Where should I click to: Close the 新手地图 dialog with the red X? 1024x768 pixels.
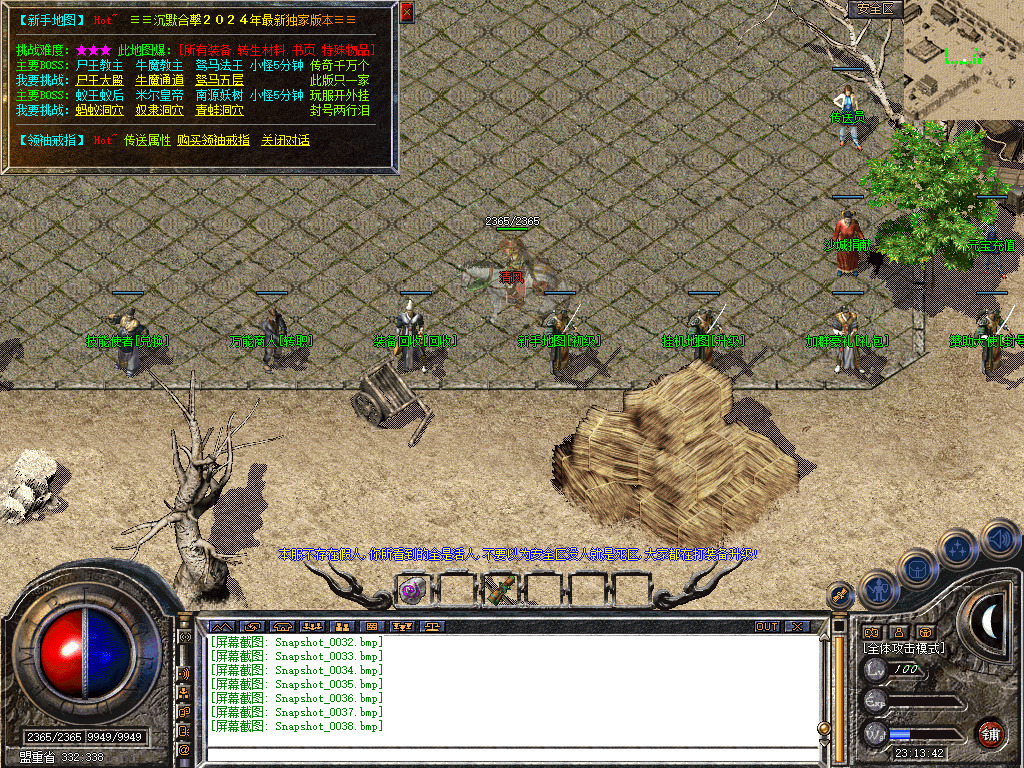[406, 13]
